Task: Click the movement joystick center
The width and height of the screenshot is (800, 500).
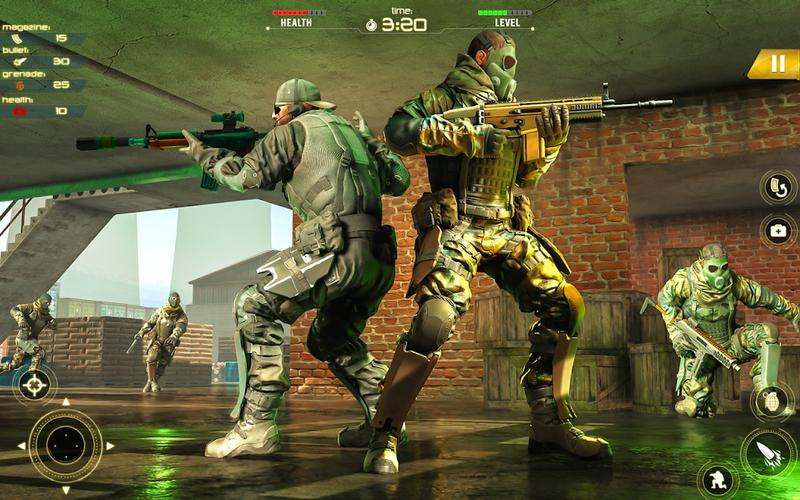Action: coord(65,445)
